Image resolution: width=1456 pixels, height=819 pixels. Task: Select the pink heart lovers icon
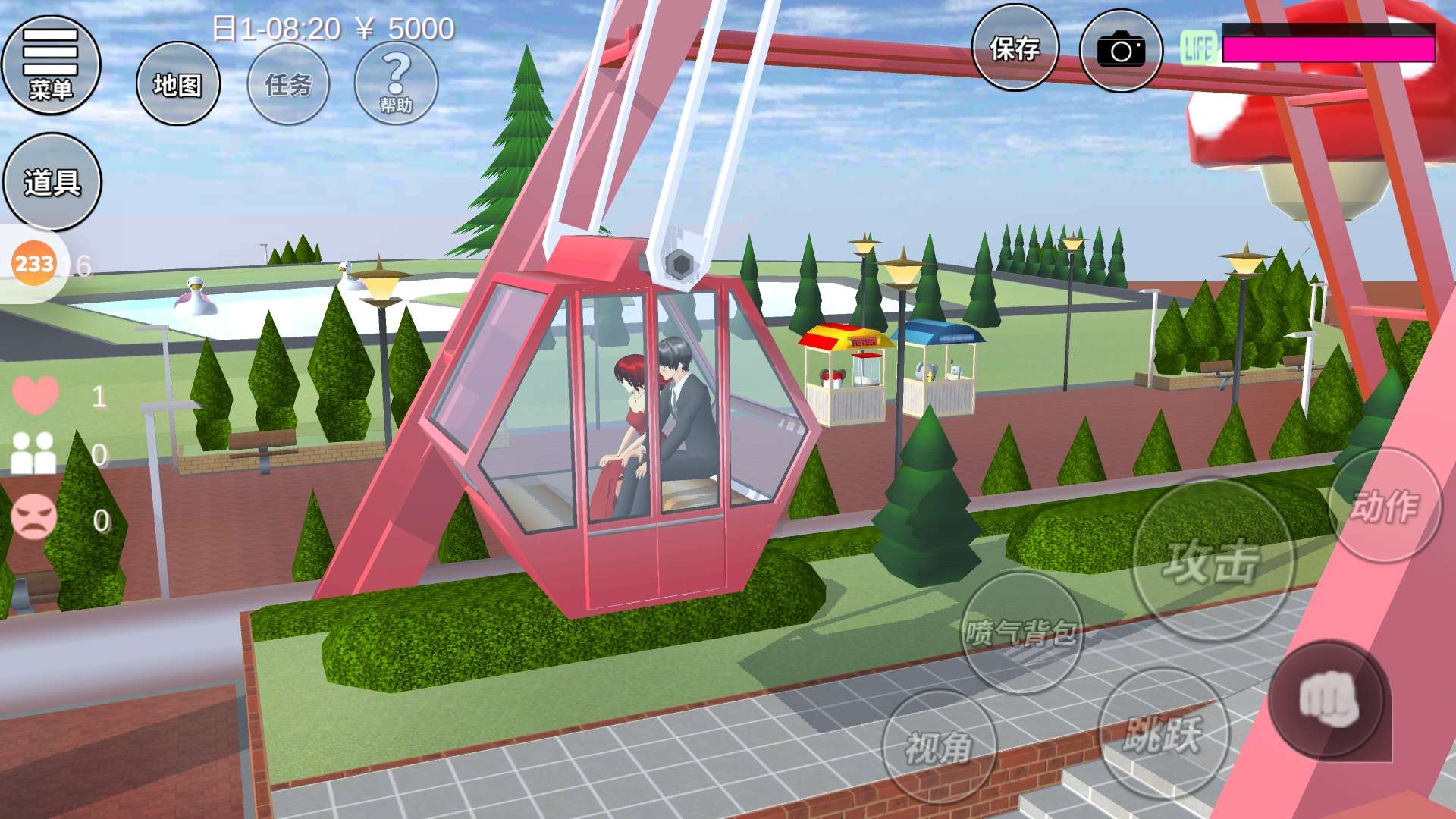[x=35, y=395]
